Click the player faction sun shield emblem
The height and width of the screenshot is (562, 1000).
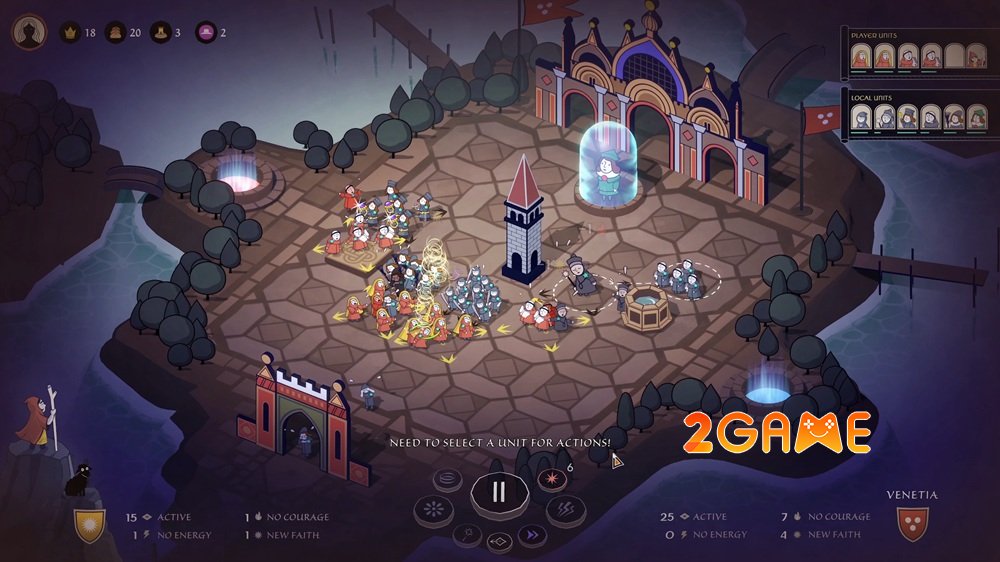click(89, 524)
